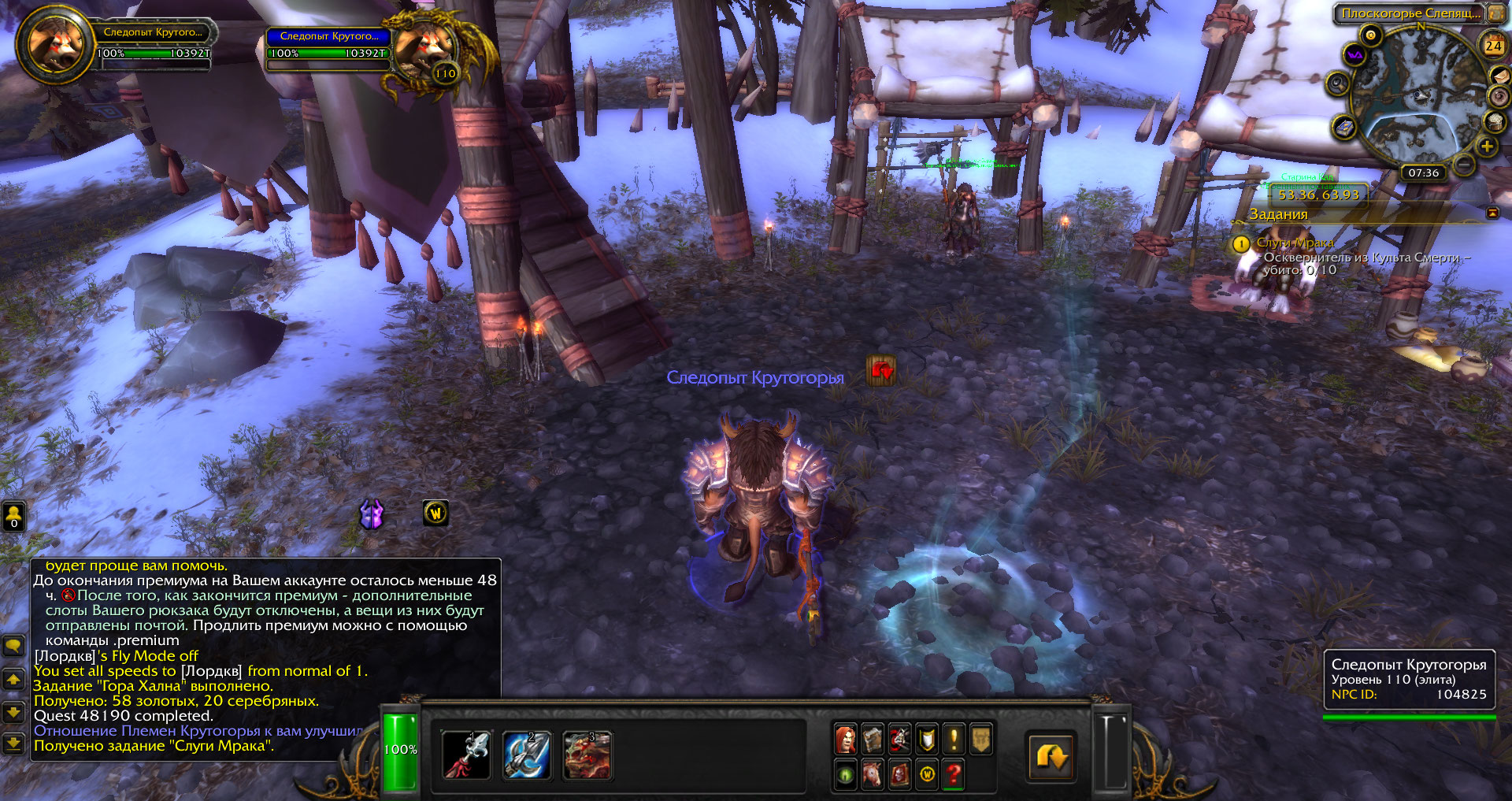Zoom out the minimap with minus button
1512x801 pixels.
pyautogui.click(x=1463, y=165)
